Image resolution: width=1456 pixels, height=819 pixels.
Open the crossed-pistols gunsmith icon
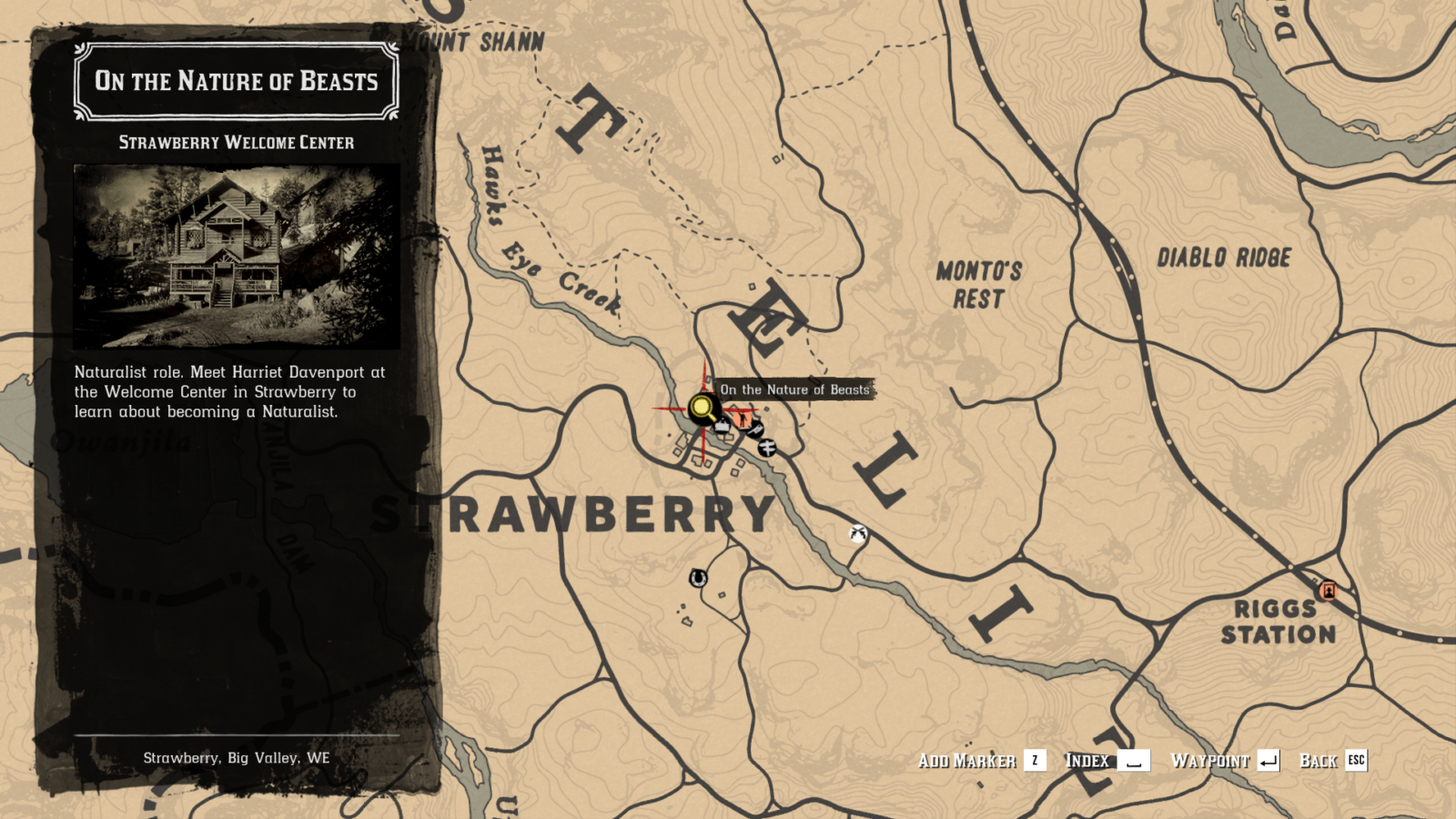pos(858,534)
